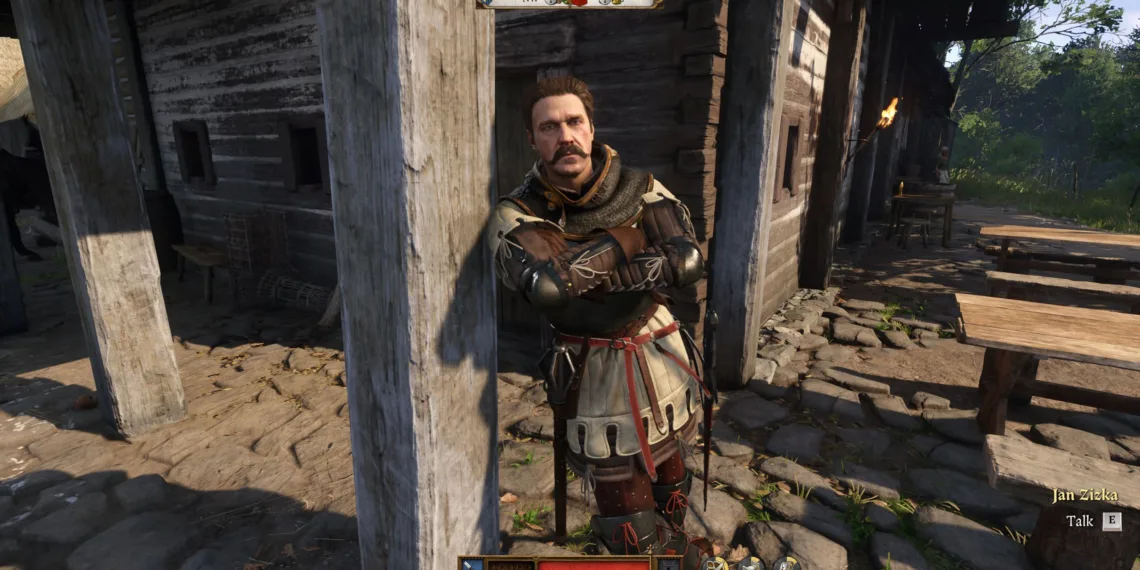Viewport: 1140px width, 570px height.
Task: Click the compass bar at the top
Action: pos(569,4)
